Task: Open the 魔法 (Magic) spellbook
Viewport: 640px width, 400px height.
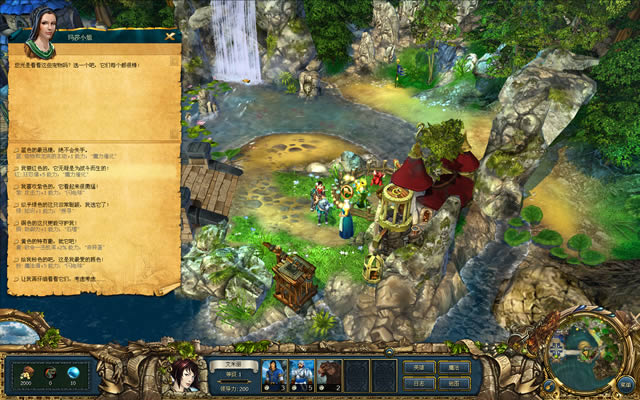Action: pos(453,367)
